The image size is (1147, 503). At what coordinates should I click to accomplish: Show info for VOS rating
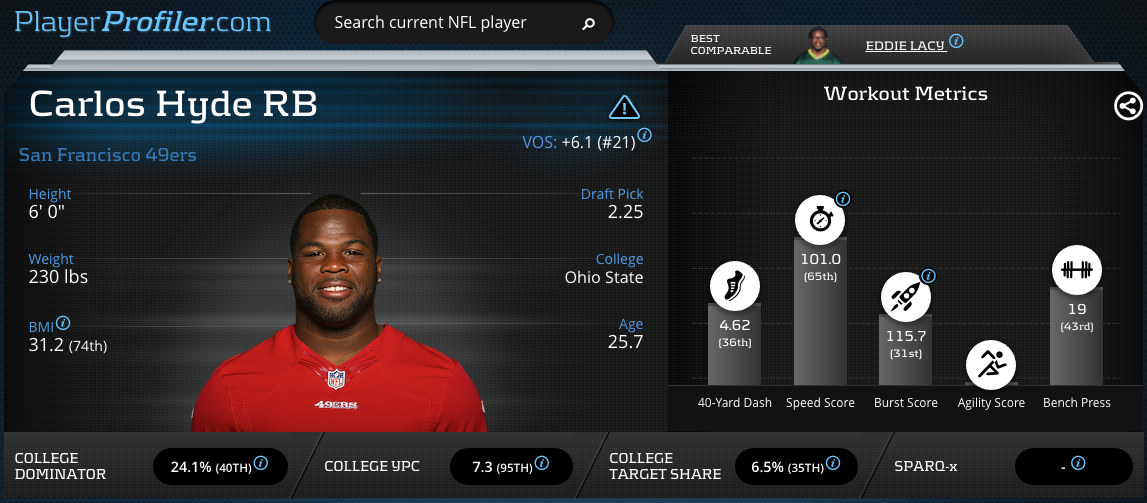tap(645, 135)
